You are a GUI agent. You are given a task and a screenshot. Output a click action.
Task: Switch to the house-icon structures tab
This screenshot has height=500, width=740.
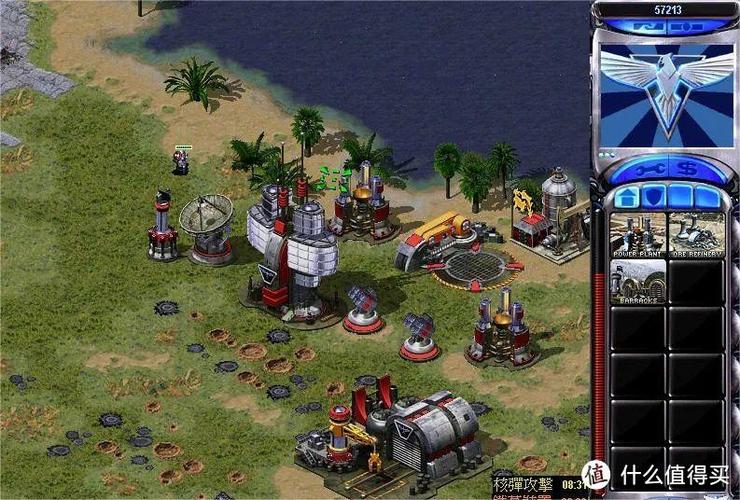pyautogui.click(x=627, y=196)
